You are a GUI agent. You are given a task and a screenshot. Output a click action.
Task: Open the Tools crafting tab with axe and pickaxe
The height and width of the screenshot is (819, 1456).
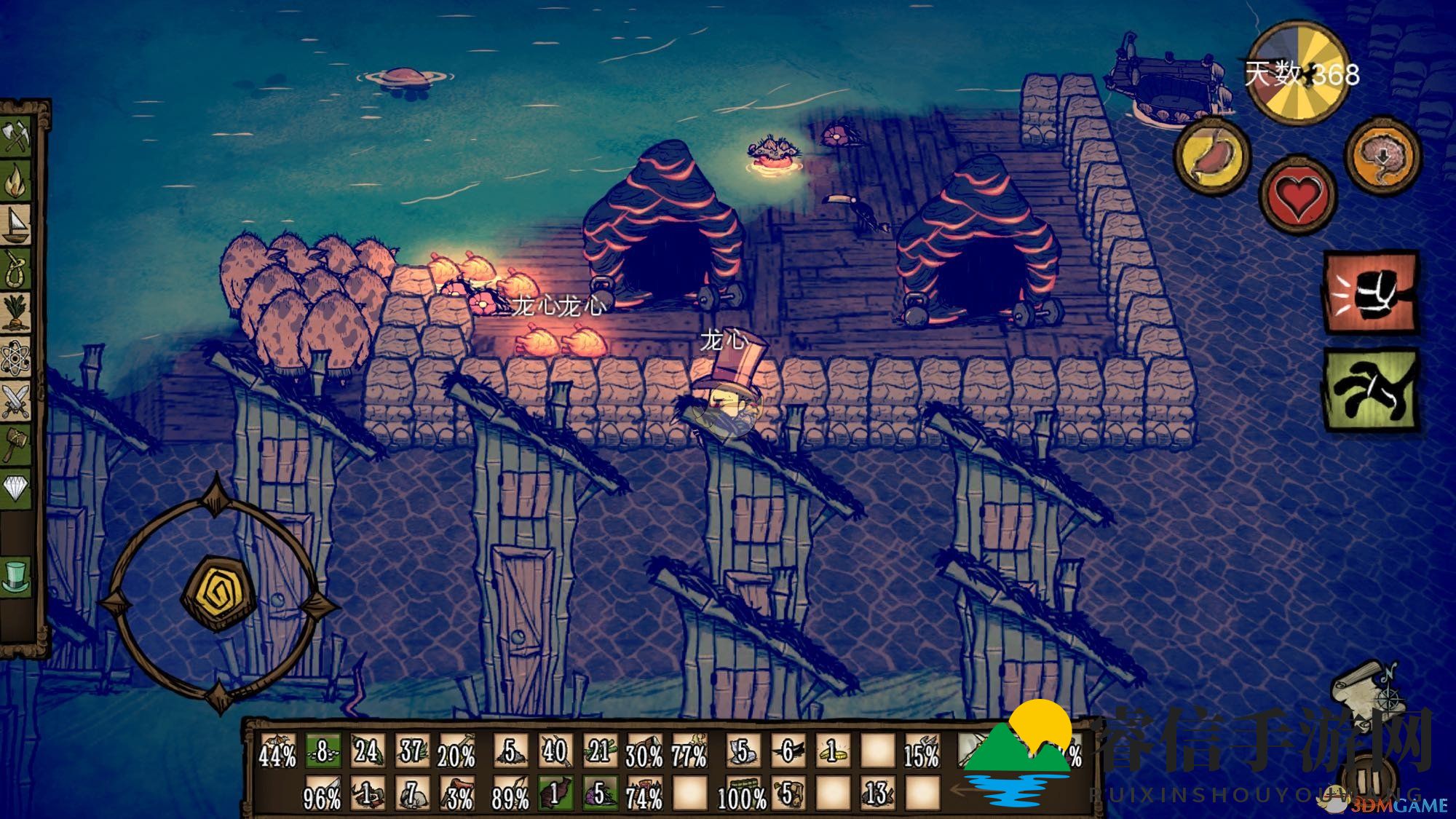coord(16,138)
